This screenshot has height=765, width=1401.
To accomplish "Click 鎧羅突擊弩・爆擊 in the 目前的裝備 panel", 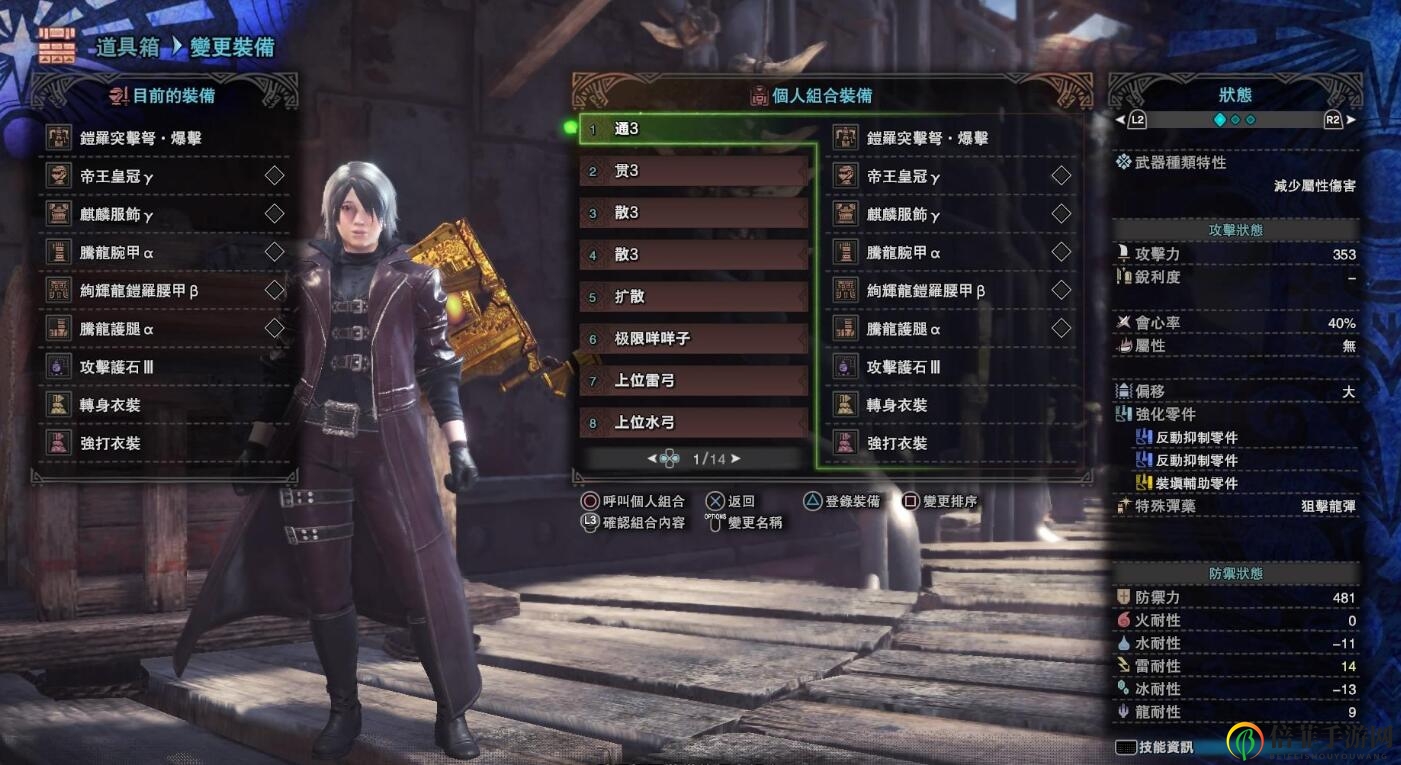I will (140, 138).
